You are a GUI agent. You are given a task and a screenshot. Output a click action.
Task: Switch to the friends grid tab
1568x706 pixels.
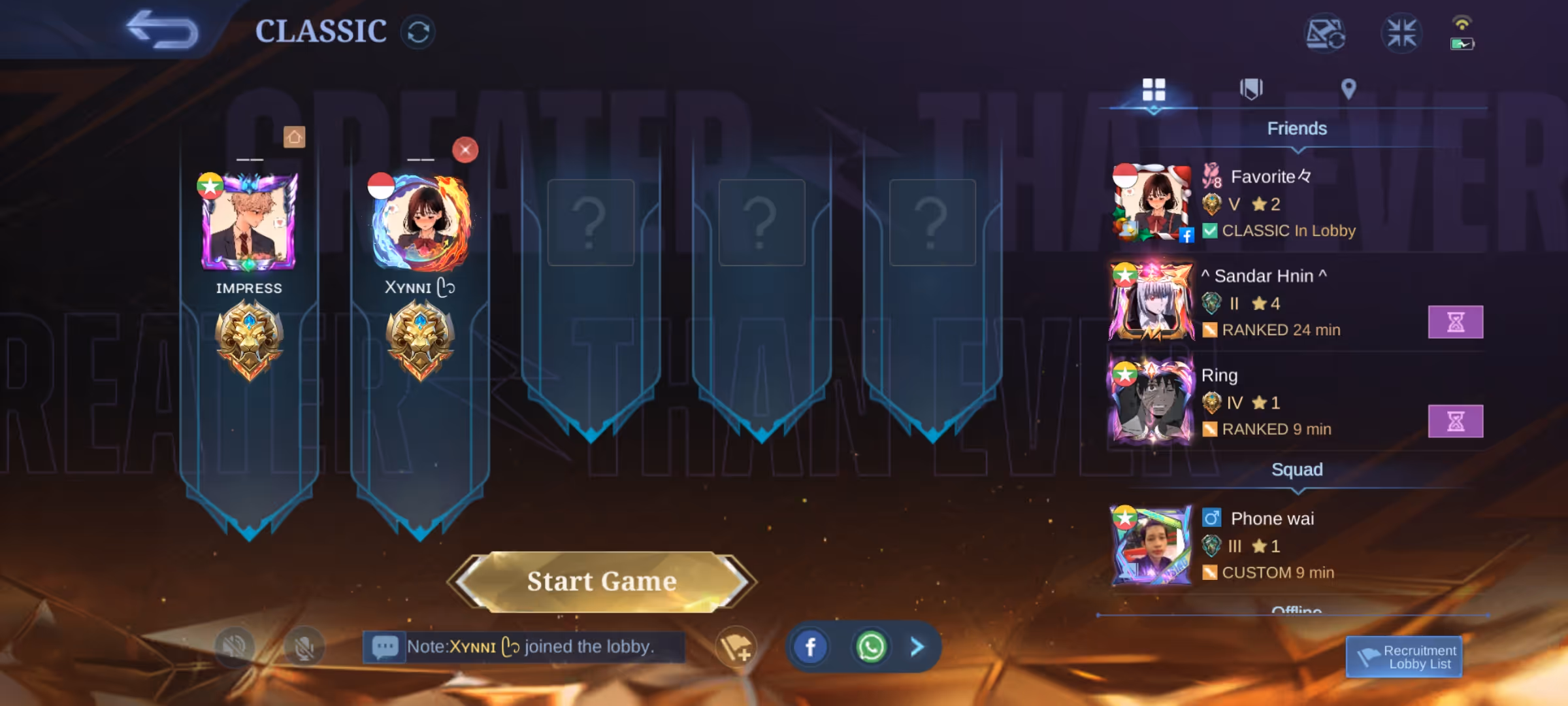(x=1154, y=90)
